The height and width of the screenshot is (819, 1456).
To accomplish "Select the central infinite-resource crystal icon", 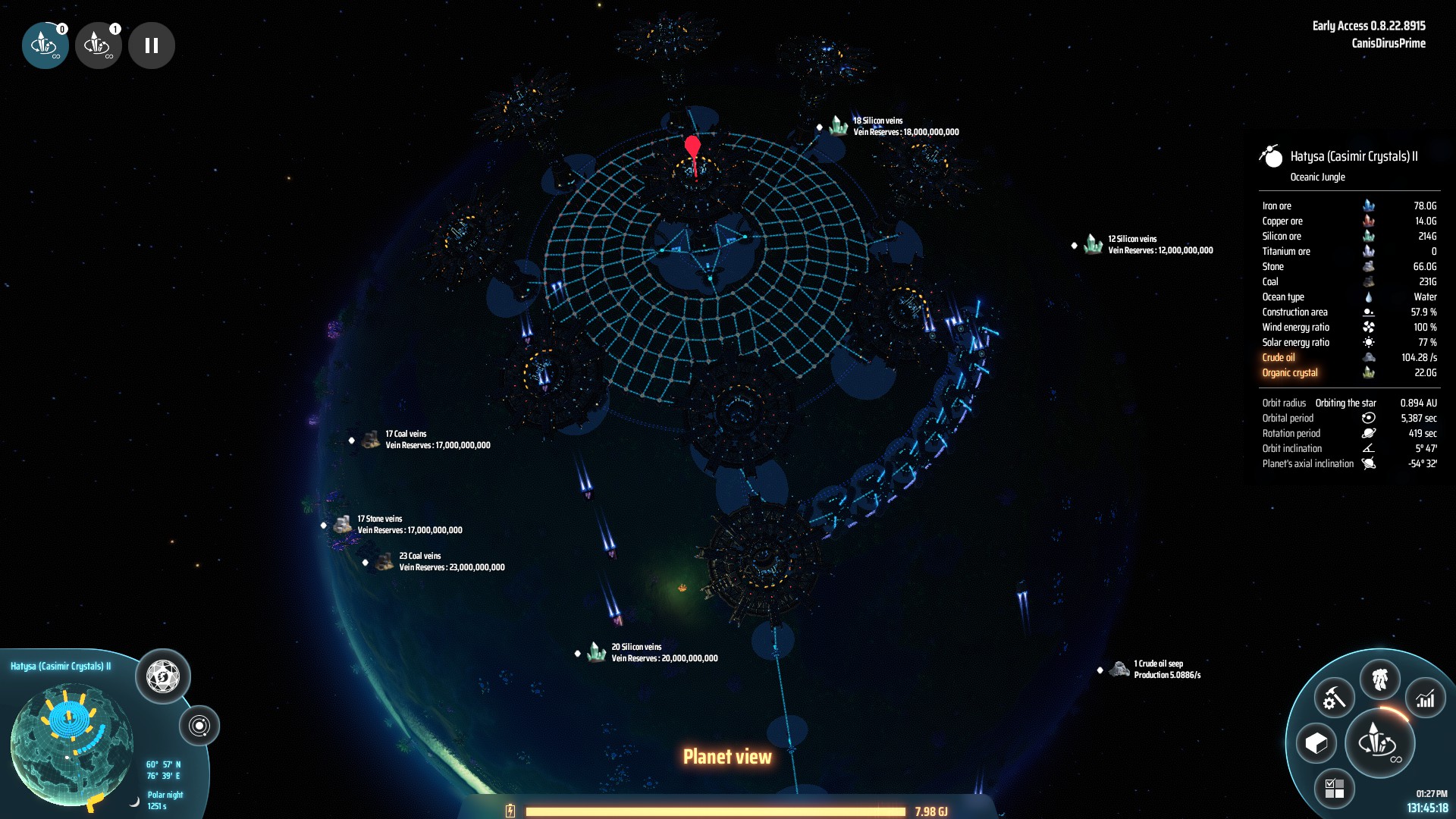I will 1378,743.
